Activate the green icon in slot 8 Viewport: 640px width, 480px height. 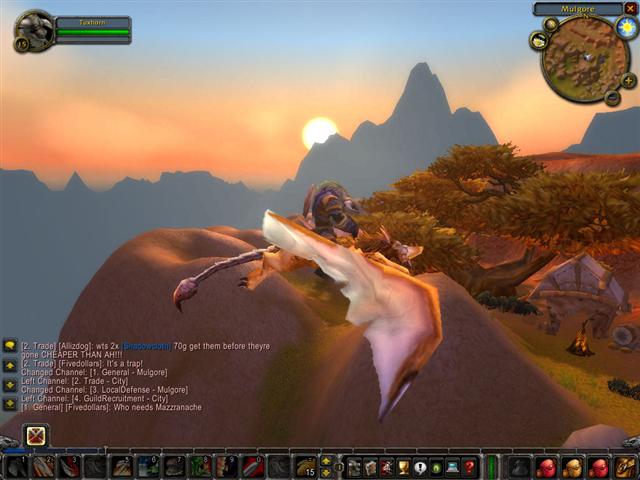coord(201,467)
